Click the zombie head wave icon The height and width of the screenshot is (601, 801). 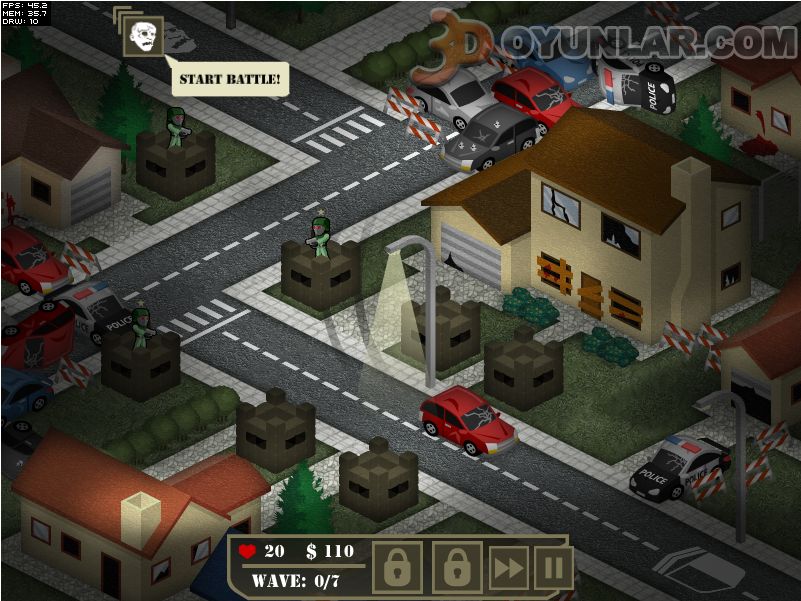click(x=143, y=36)
